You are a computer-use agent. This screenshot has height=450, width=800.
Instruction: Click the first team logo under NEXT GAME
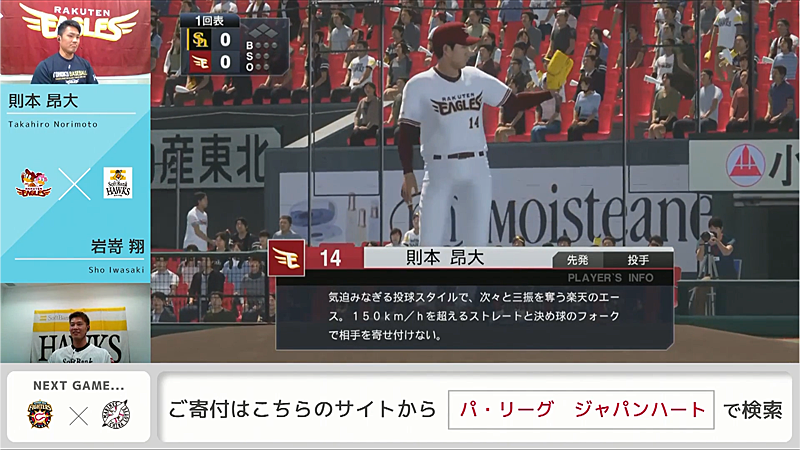coord(41,413)
